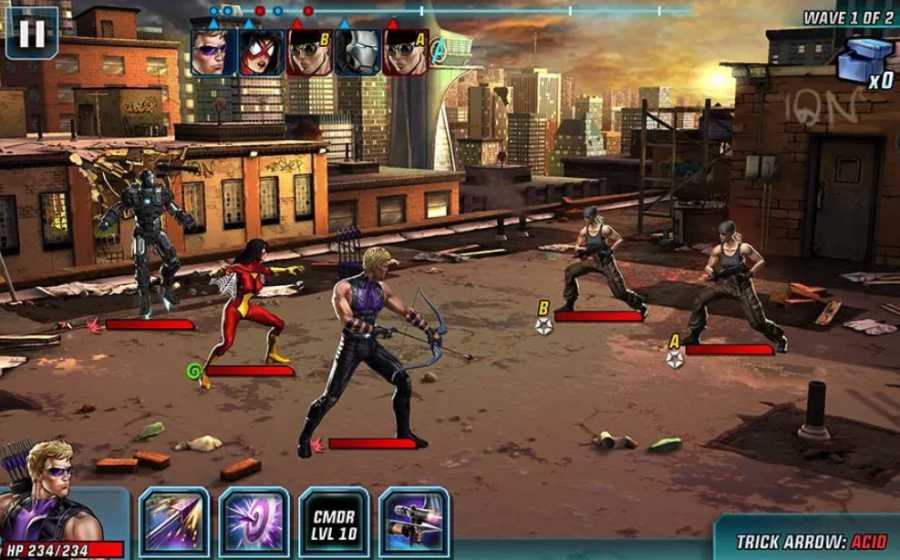
Task: Select Hawkeye's portrait in the turn order
Action: point(214,52)
